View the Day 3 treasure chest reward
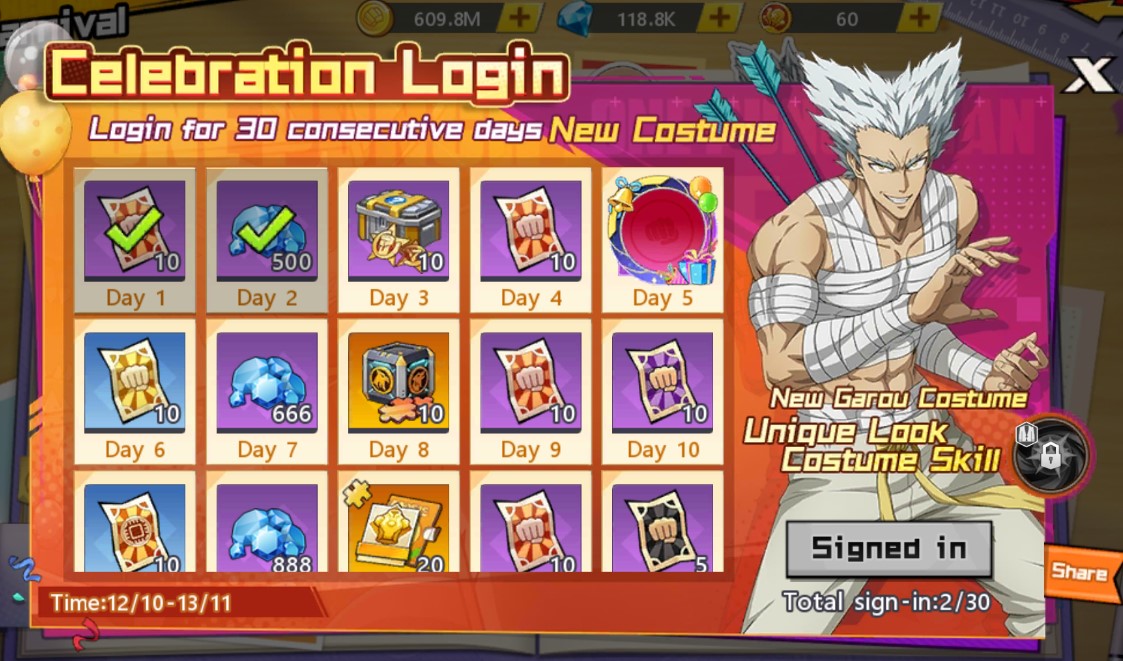 click(x=399, y=240)
